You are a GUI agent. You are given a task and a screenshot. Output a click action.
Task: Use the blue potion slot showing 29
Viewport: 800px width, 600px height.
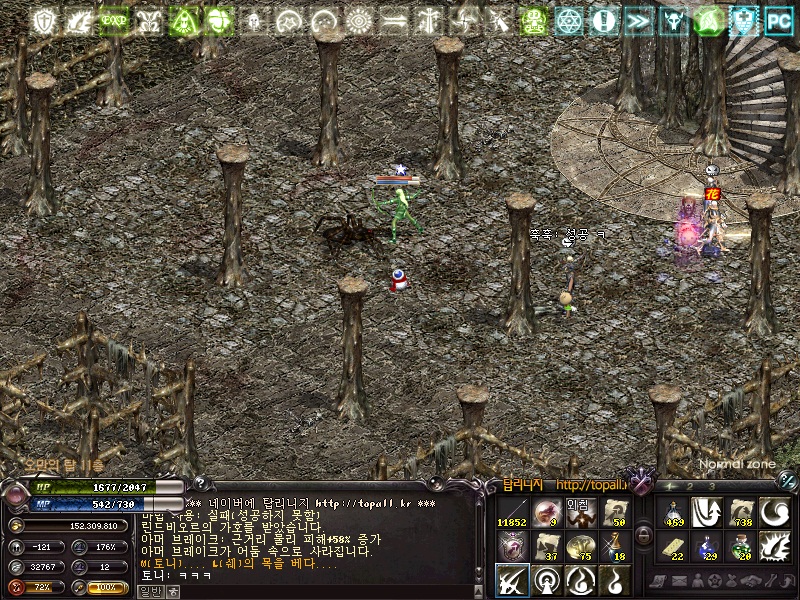[707, 547]
